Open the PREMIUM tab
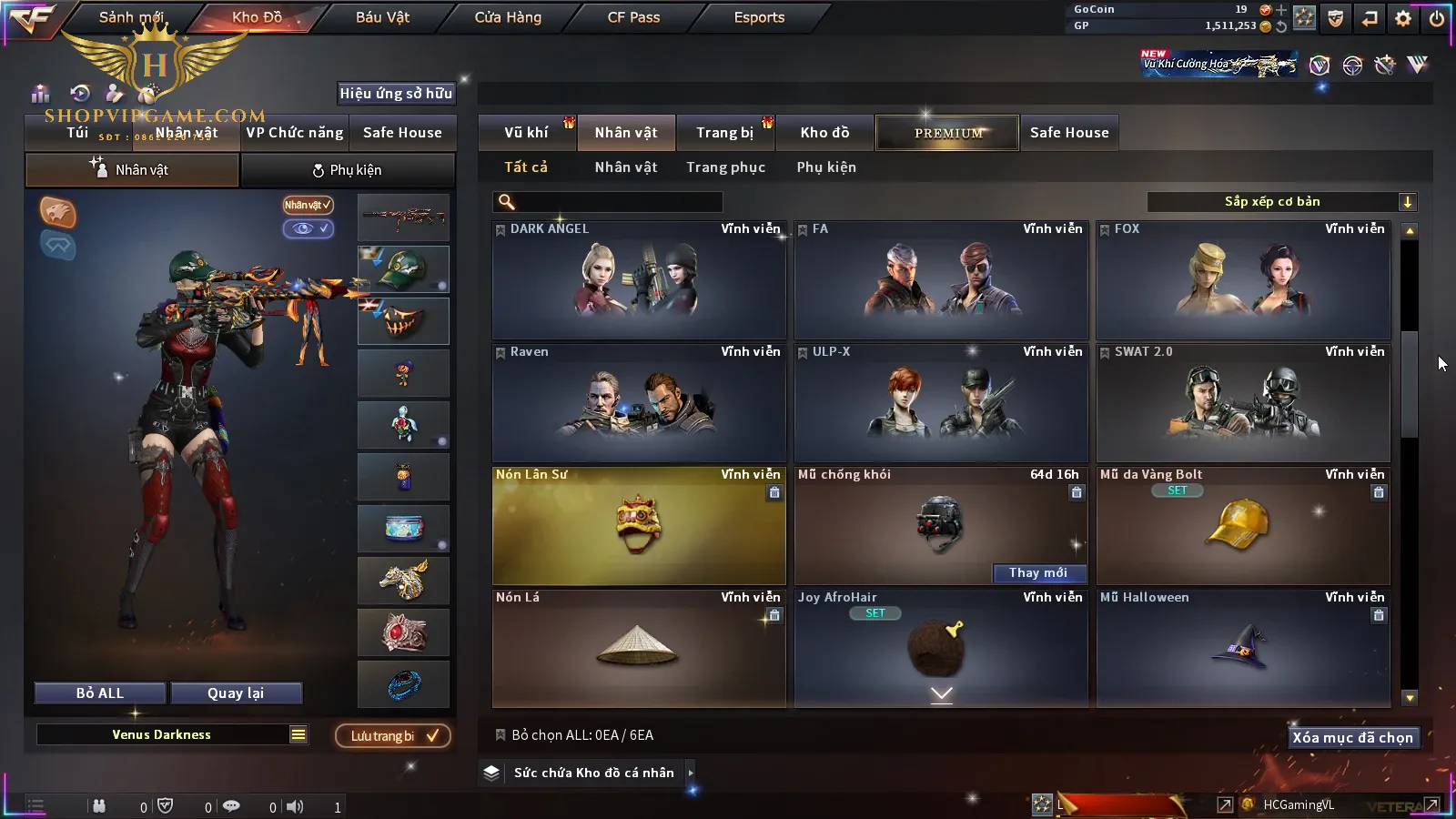This screenshot has width=1456, height=819. click(x=947, y=133)
